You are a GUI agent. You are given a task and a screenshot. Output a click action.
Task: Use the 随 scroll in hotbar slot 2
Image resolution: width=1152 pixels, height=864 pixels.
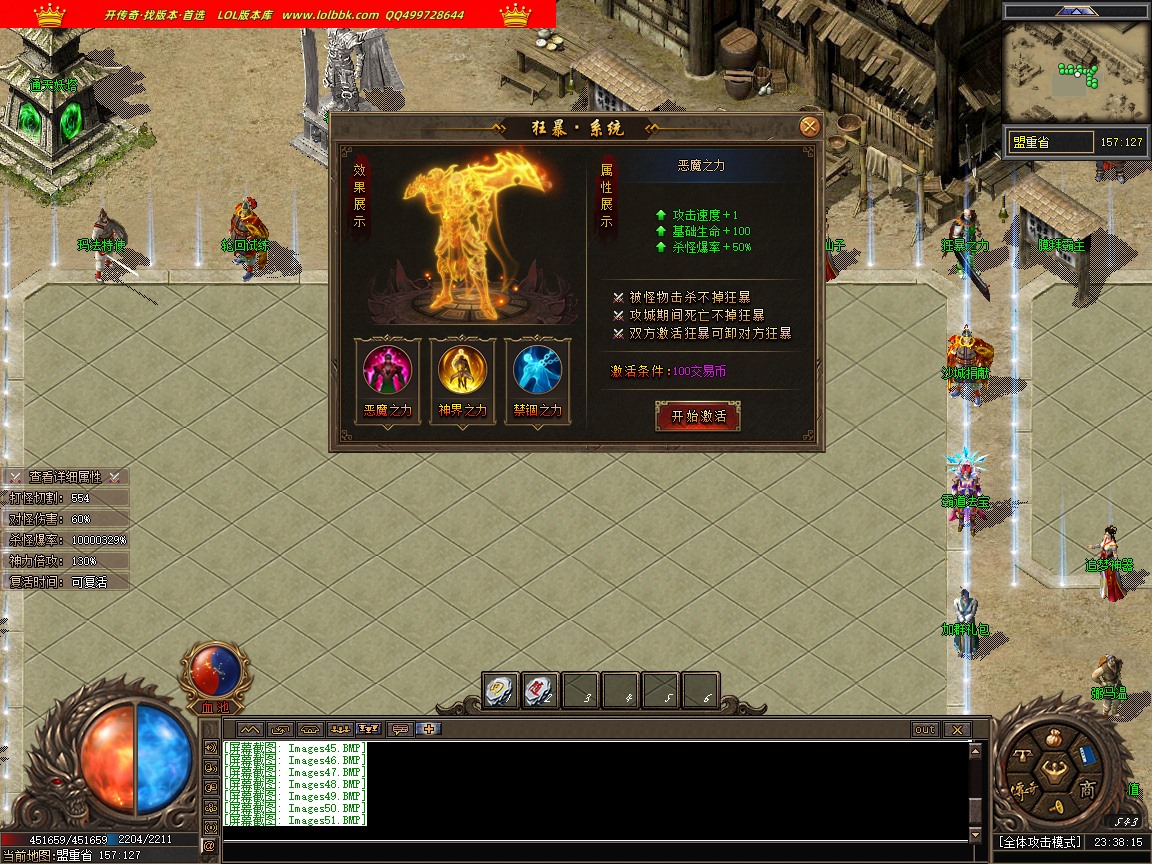540,690
